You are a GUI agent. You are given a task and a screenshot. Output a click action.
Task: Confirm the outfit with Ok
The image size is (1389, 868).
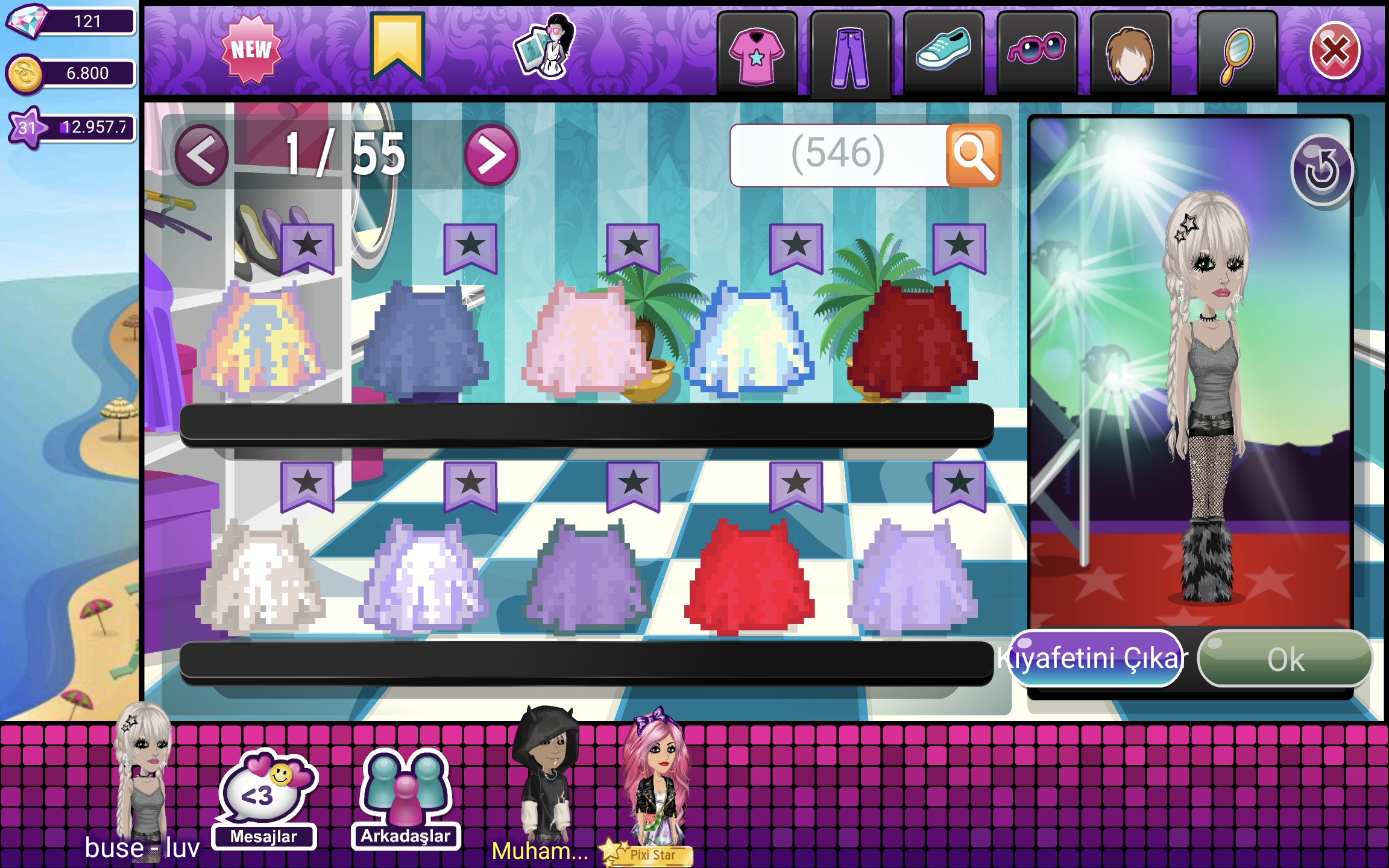[x=1285, y=658]
